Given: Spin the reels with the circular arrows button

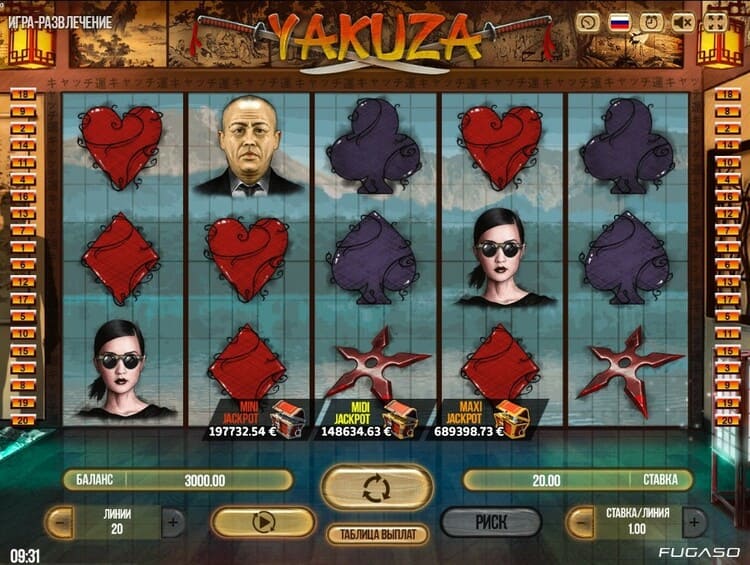Looking at the screenshot, I should 376,488.
